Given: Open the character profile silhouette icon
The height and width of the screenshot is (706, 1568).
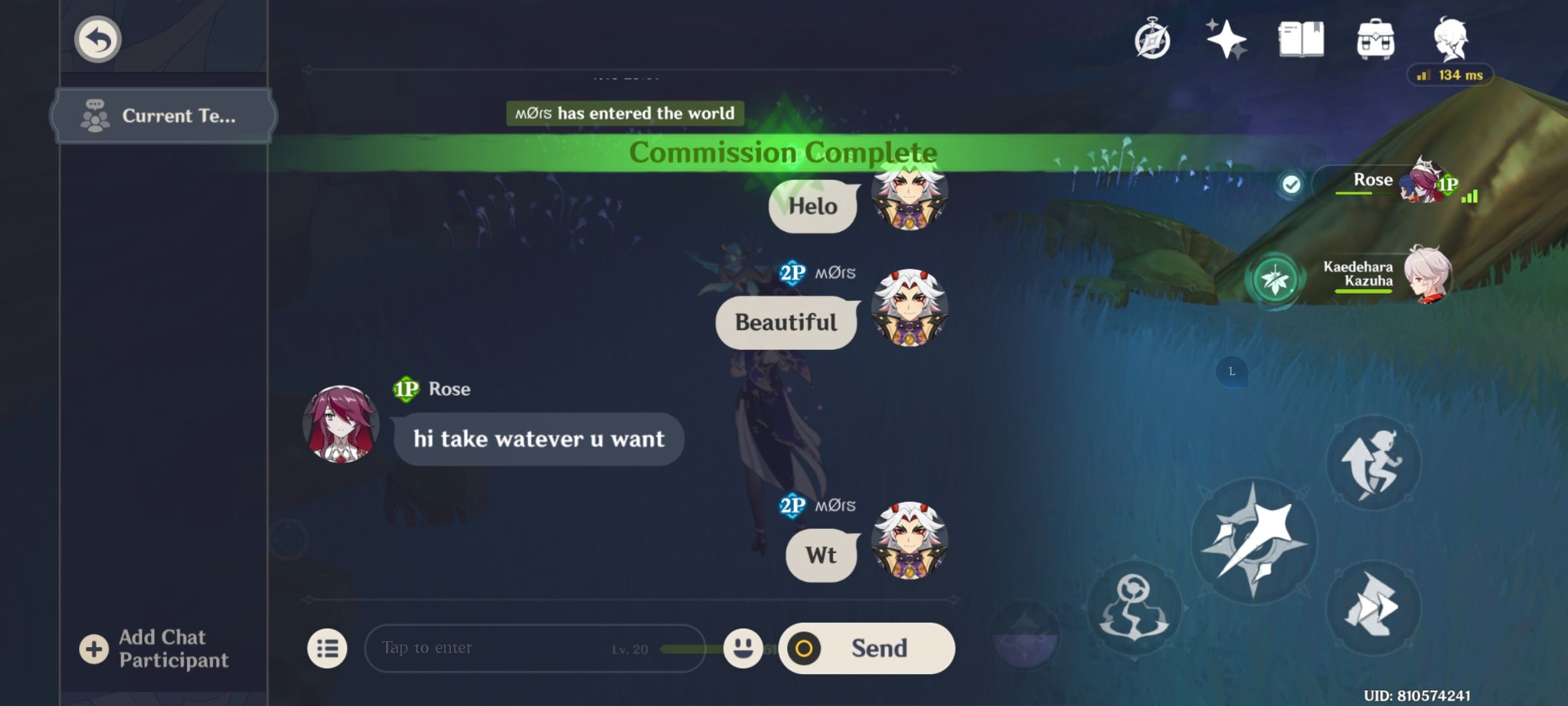Looking at the screenshot, I should [1452, 39].
